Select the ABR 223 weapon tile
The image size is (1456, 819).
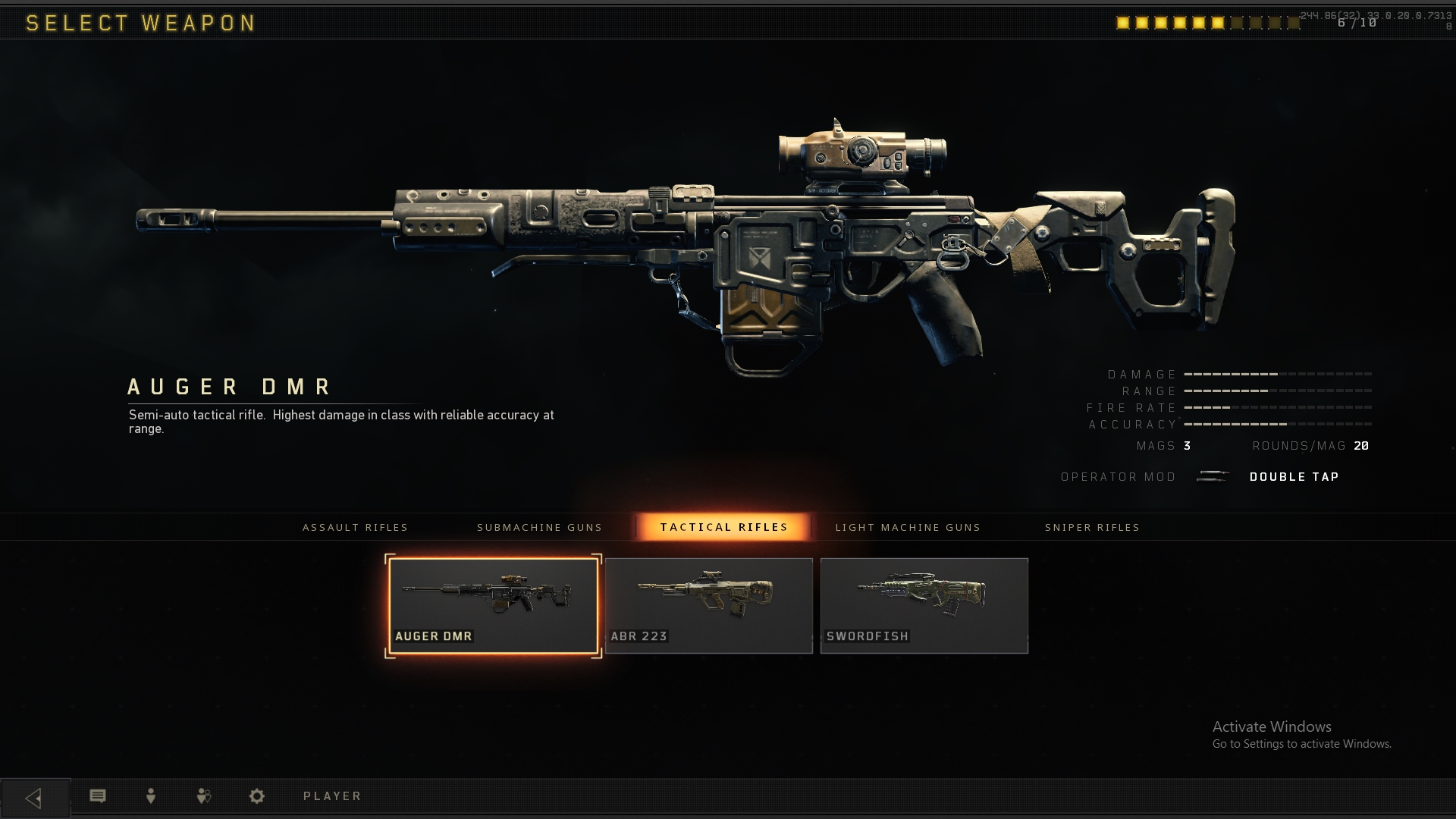tap(708, 606)
